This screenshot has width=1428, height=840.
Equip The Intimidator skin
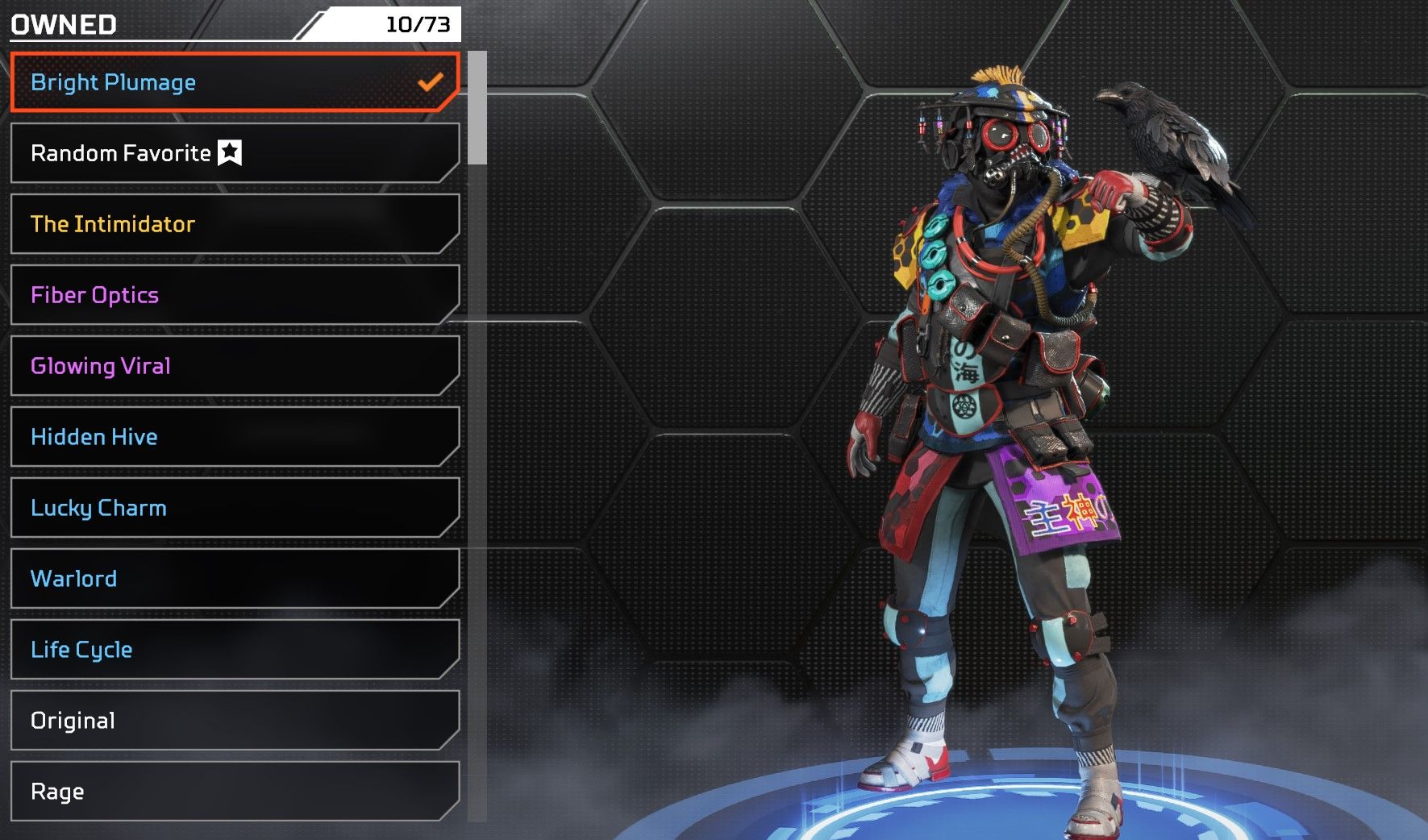234,224
